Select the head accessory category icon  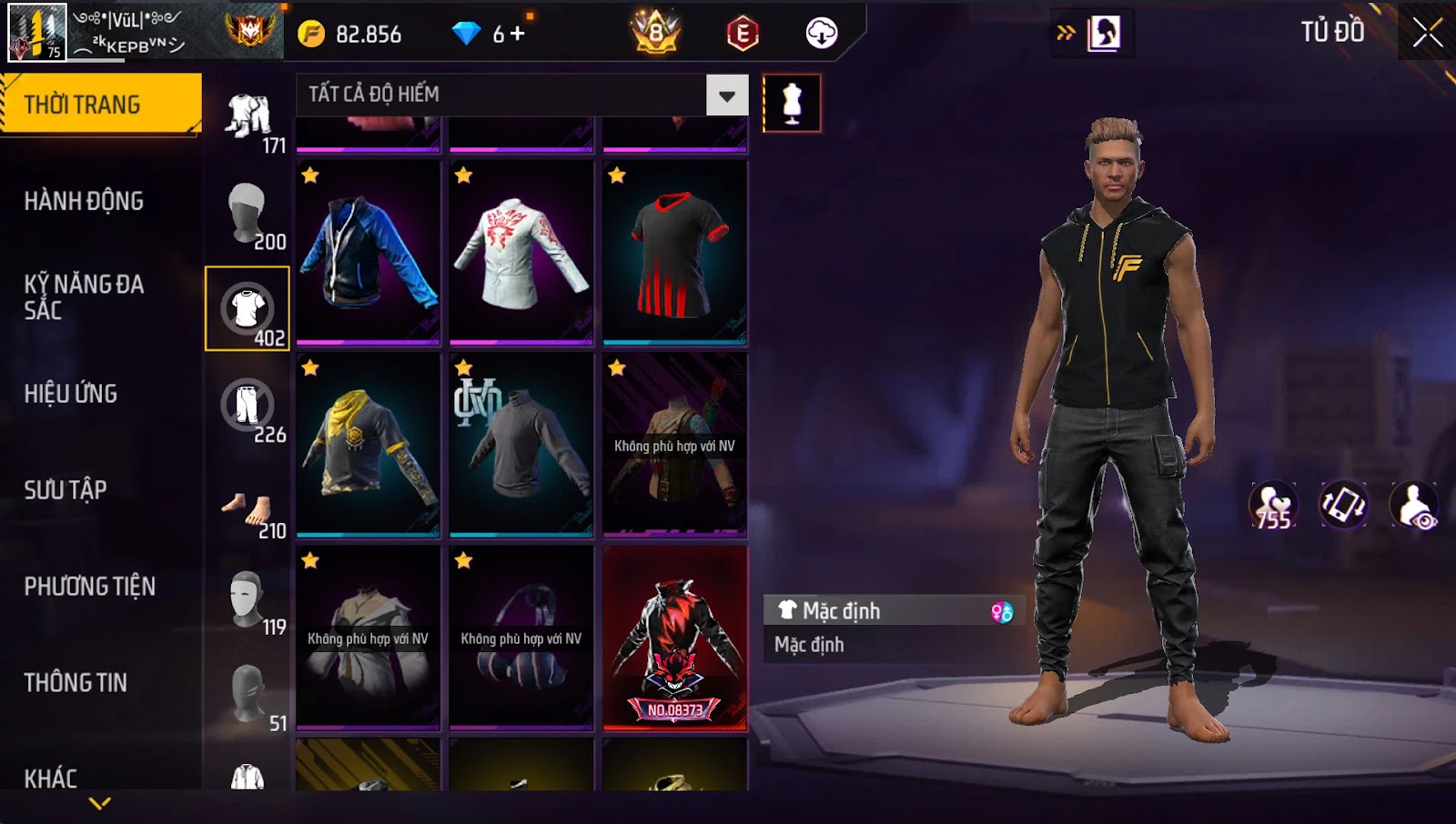247,213
